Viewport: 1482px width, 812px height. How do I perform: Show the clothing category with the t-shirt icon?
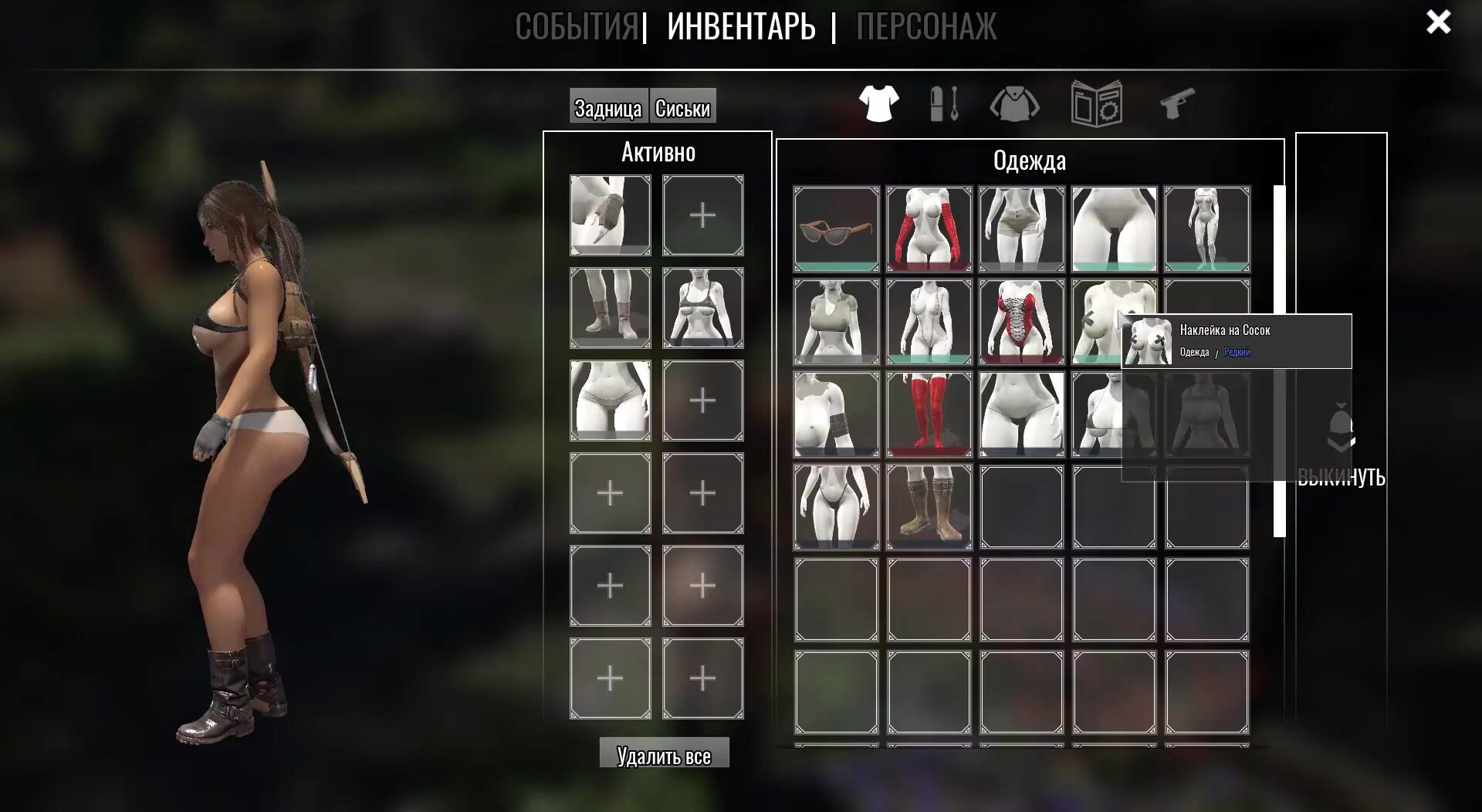(878, 103)
